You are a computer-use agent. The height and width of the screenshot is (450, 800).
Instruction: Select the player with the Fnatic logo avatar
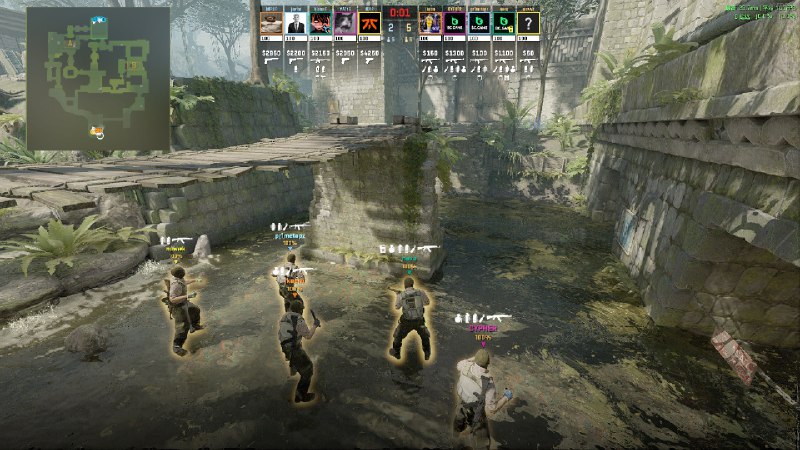[x=368, y=23]
